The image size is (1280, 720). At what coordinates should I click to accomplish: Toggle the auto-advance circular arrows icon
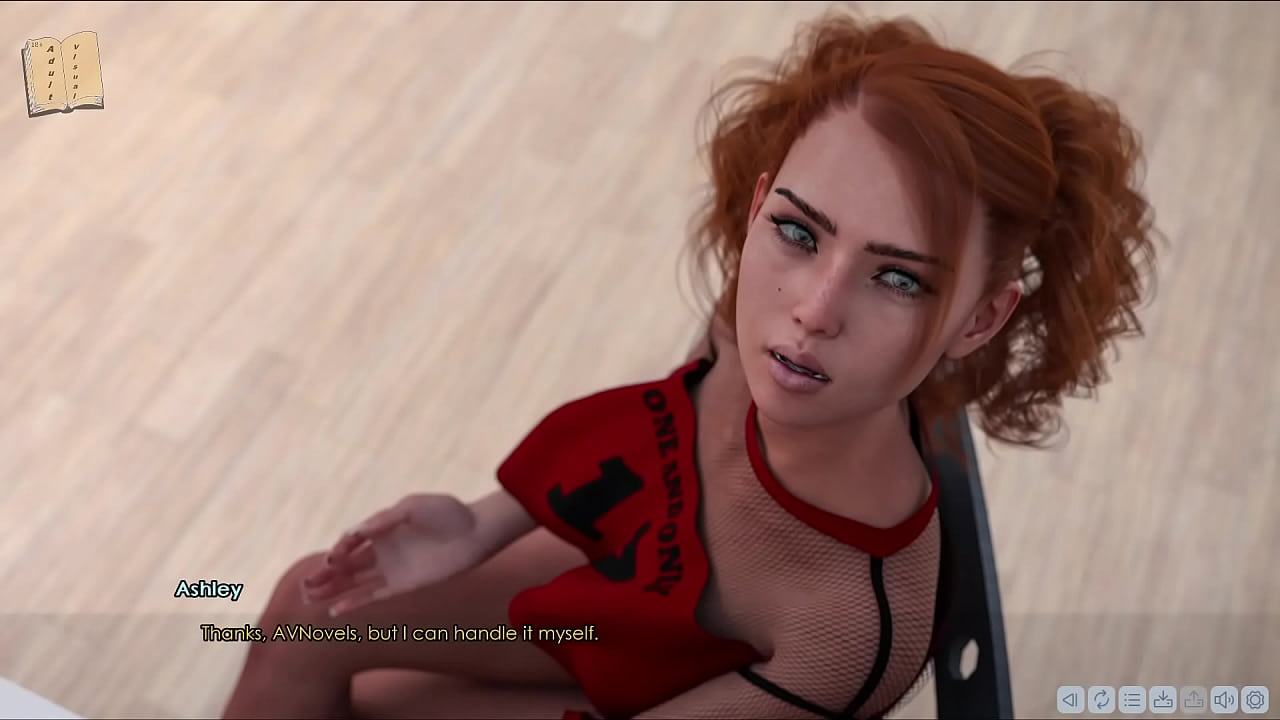[1101, 700]
